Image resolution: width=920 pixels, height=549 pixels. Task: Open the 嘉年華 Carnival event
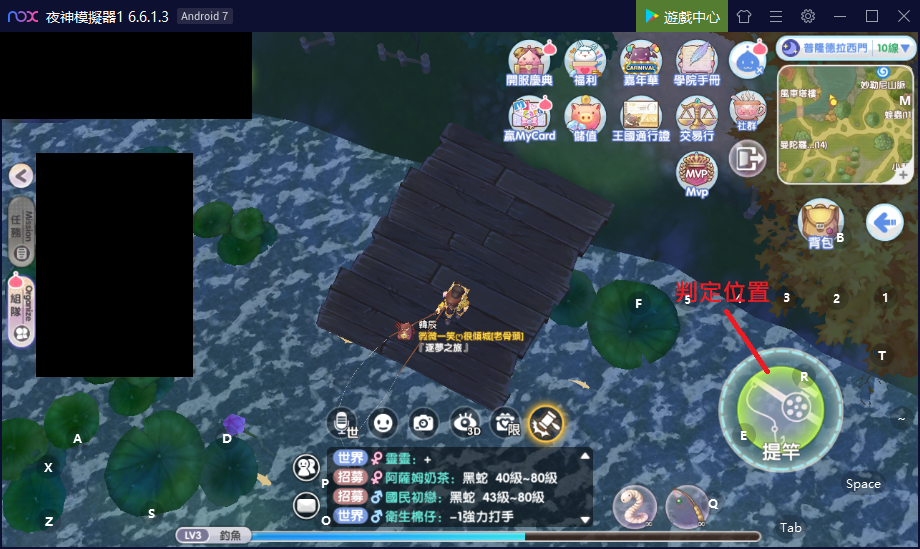coord(640,62)
